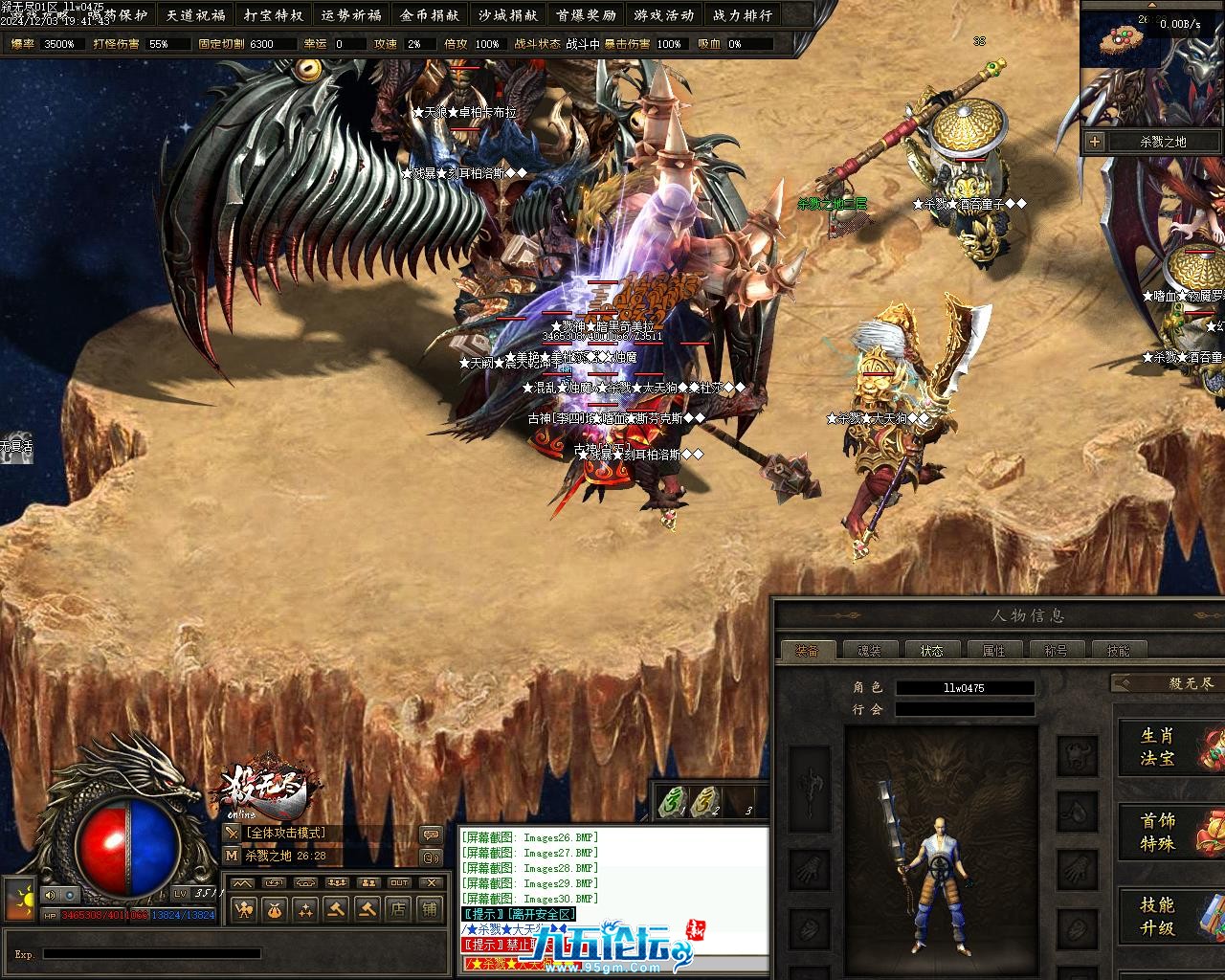Open the 首爆奖励 menu

586,15
